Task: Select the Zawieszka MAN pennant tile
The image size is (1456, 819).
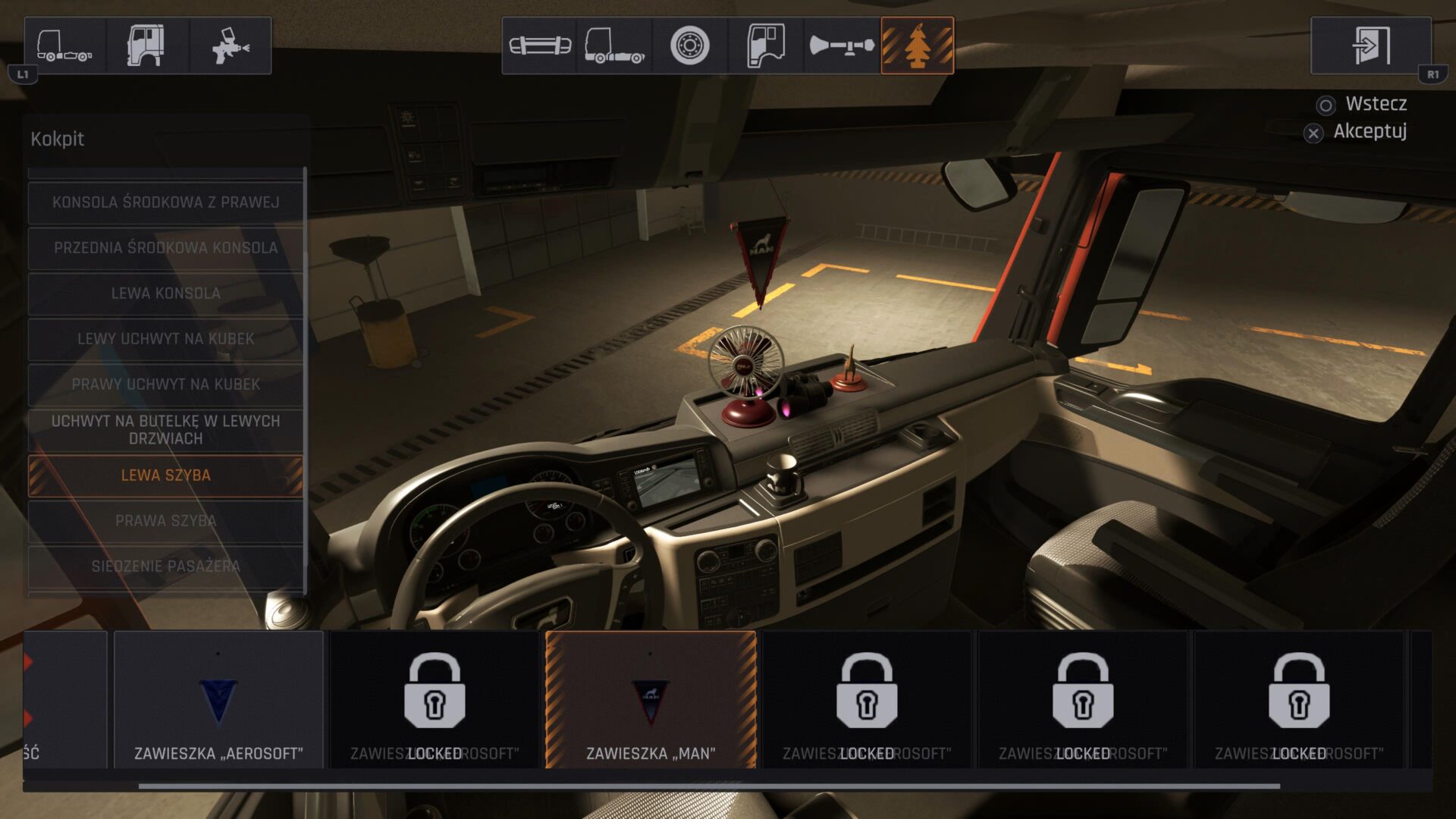Action: coord(651,699)
